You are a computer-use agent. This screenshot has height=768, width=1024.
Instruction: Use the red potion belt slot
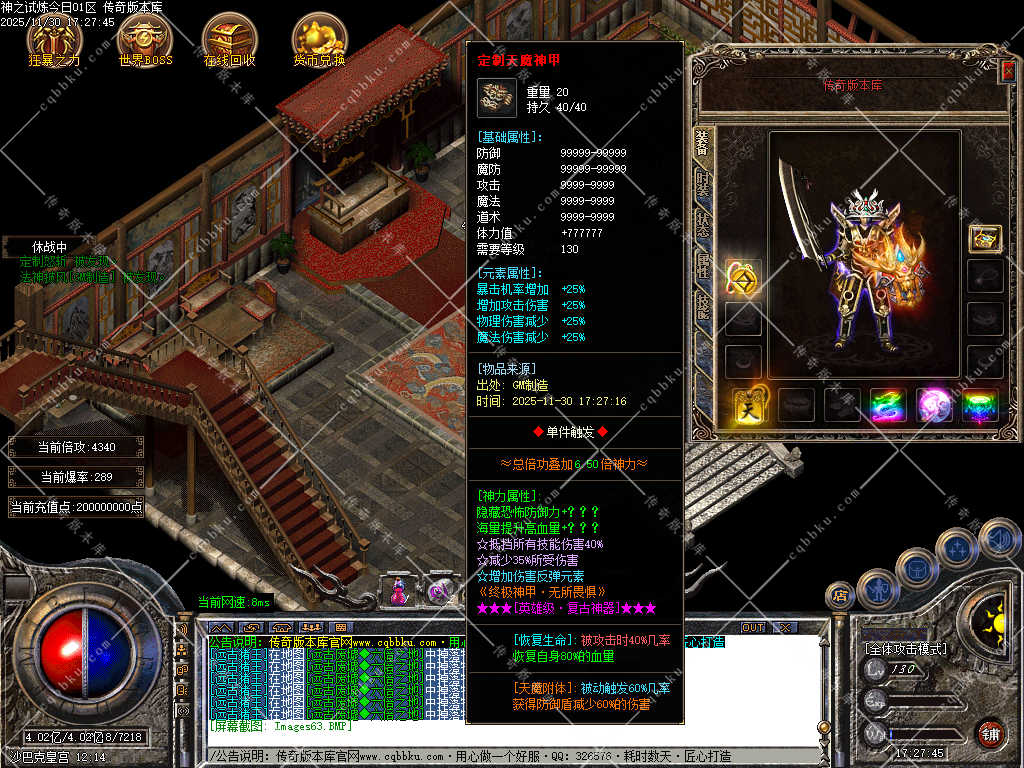[398, 590]
